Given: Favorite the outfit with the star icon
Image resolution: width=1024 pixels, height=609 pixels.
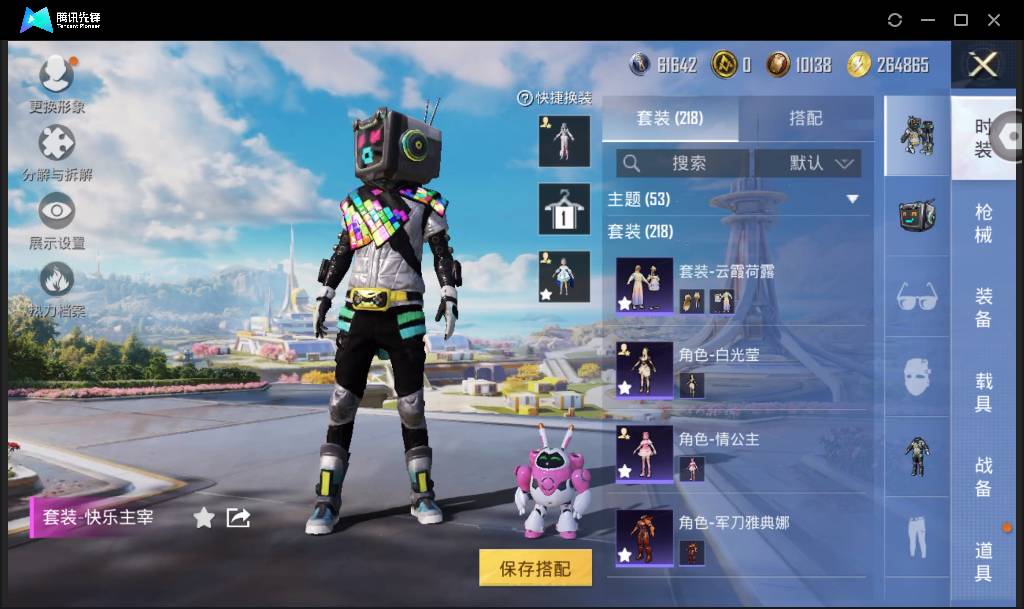Looking at the screenshot, I should (204, 517).
